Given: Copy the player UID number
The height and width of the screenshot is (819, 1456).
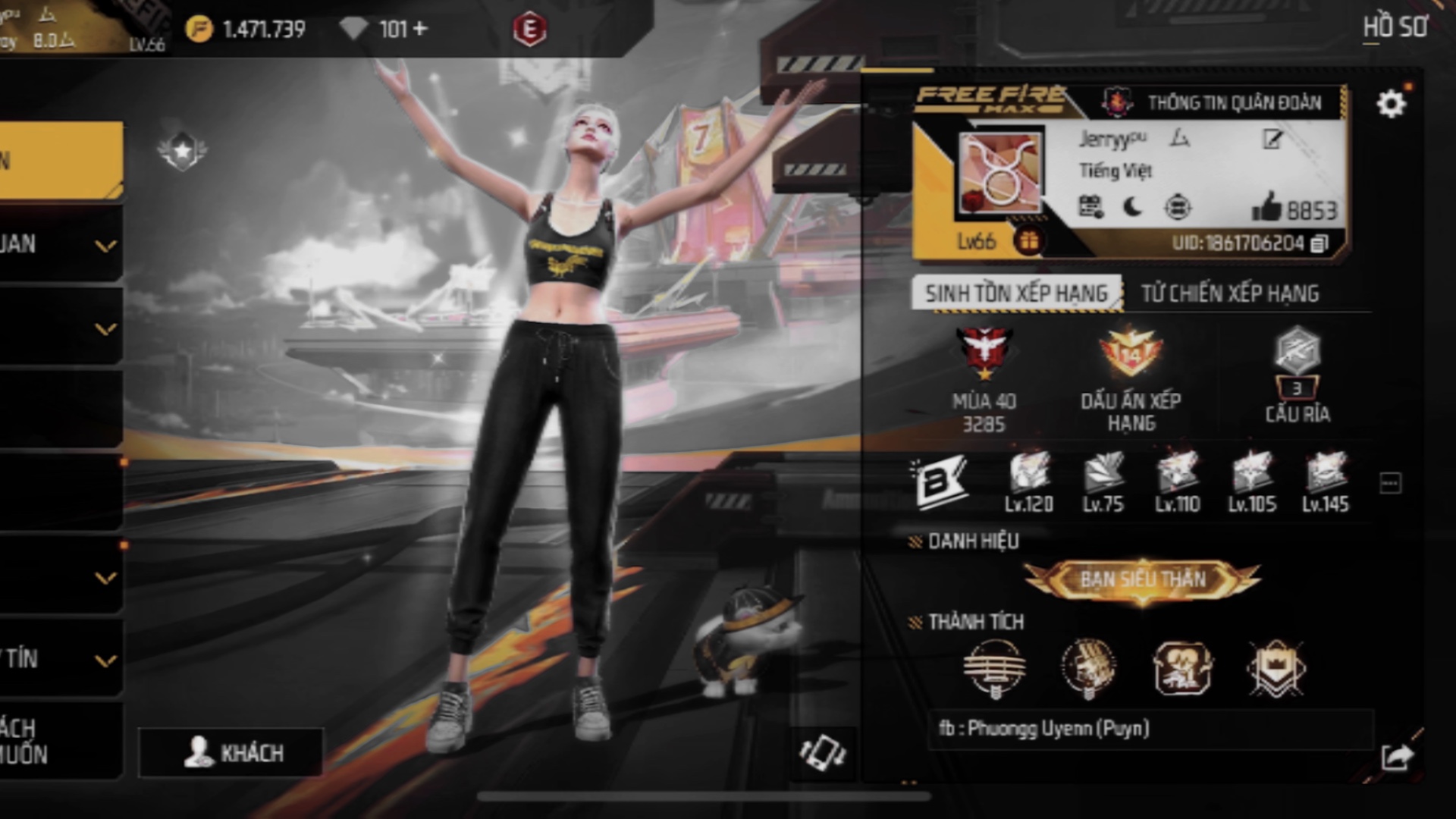Looking at the screenshot, I should (1319, 243).
